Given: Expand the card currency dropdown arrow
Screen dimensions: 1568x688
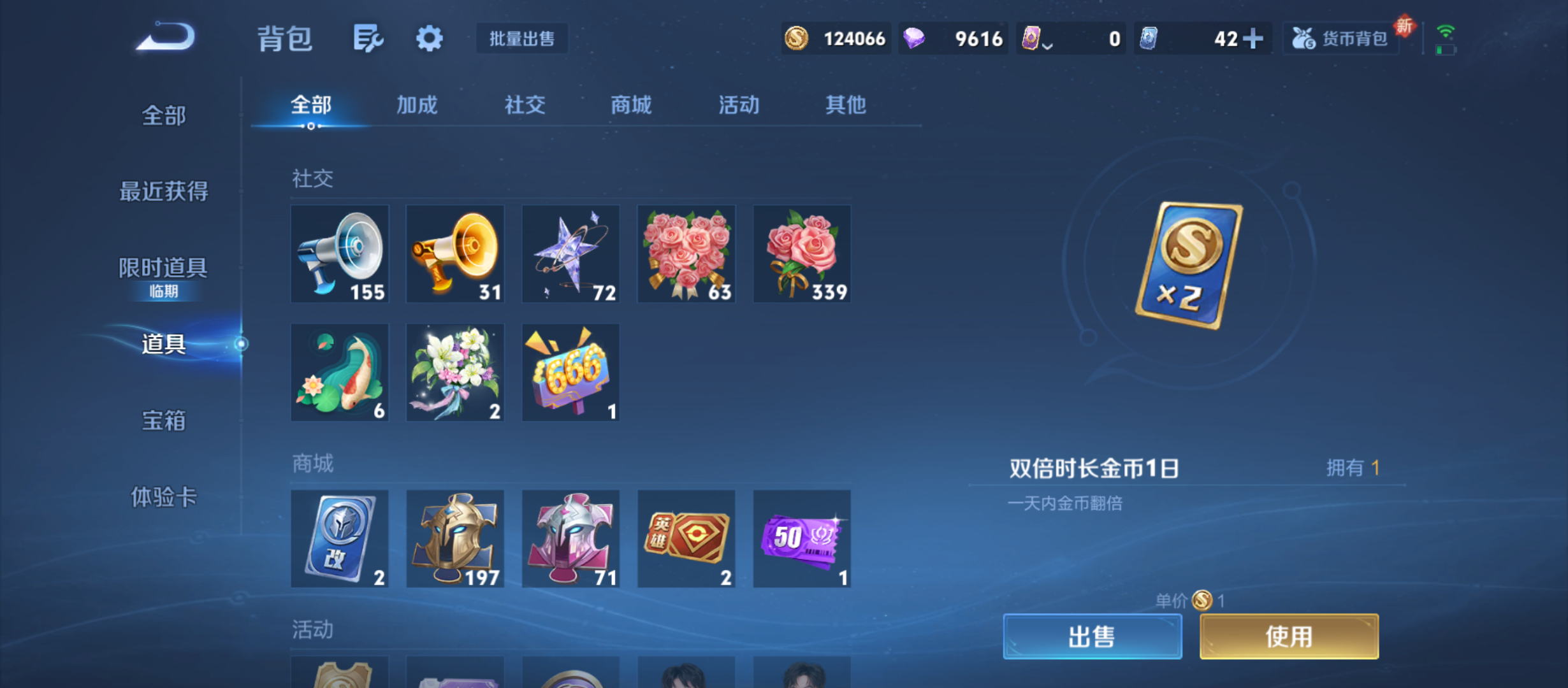Looking at the screenshot, I should (x=1047, y=46).
